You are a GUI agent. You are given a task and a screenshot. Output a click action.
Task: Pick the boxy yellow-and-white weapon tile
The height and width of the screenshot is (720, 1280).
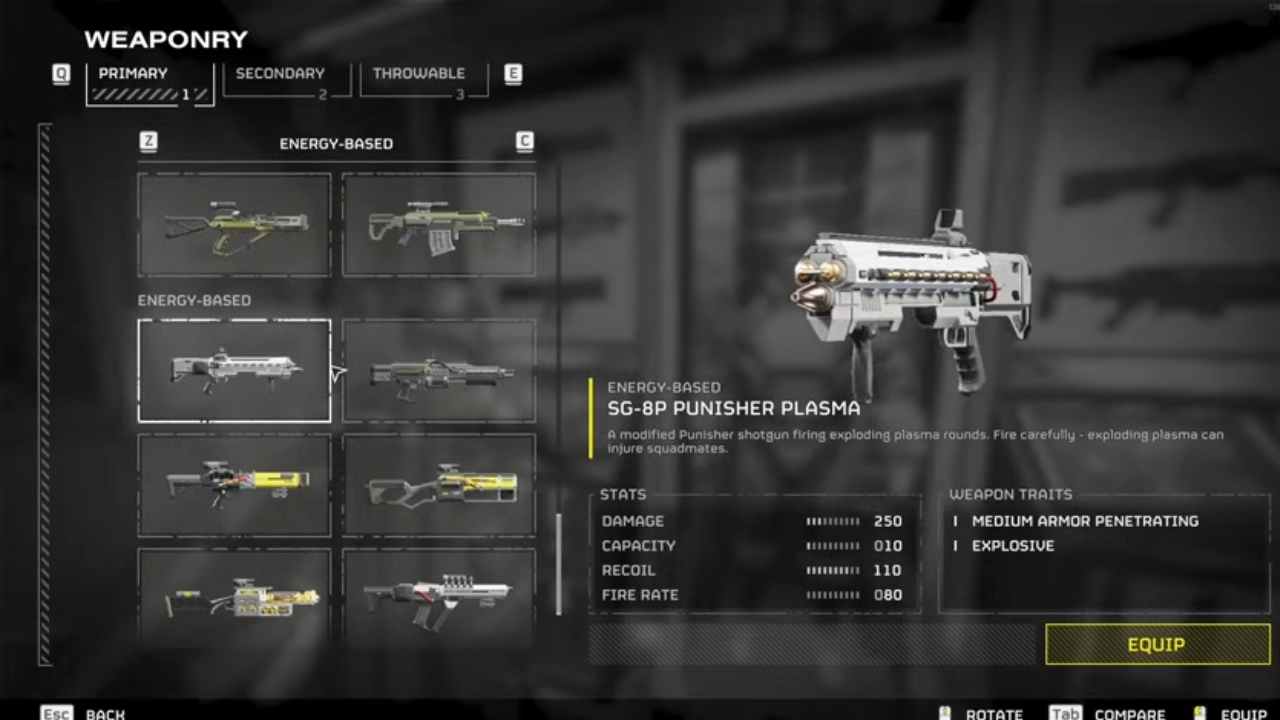234,598
